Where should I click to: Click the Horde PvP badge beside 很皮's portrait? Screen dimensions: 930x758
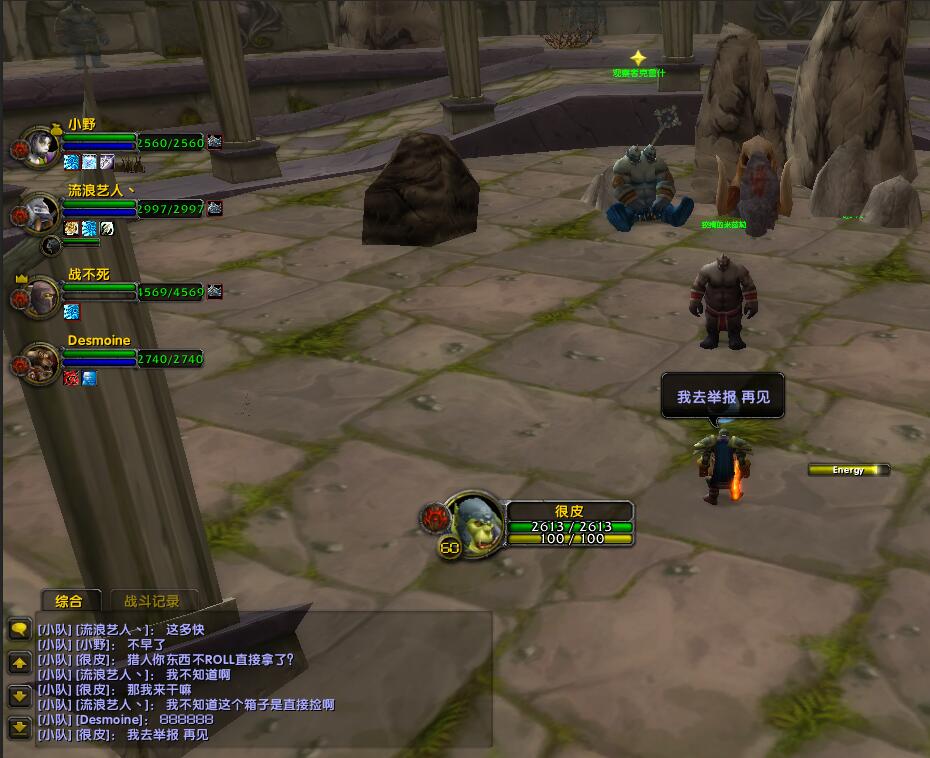coord(435,516)
